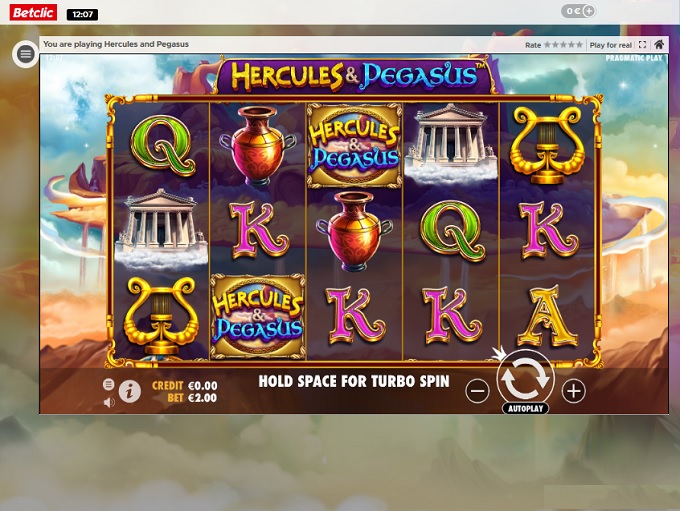Image resolution: width=680 pixels, height=511 pixels.
Task: Open the small game settings menu icon
Action: coord(109,384)
